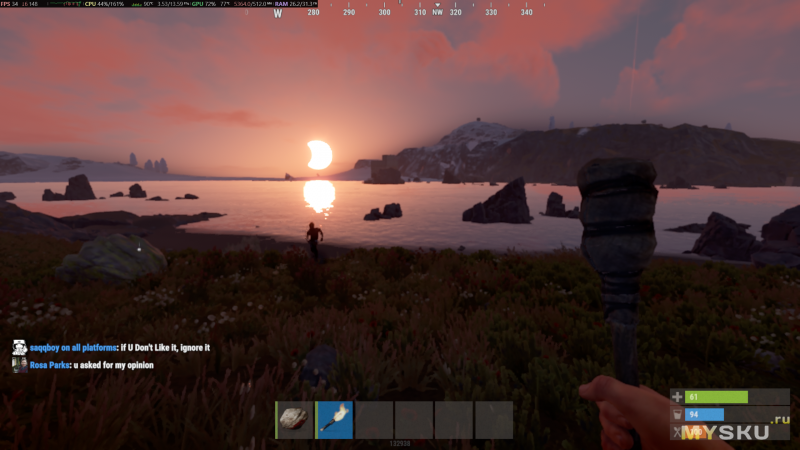Click the player name Rosa Parks in chat
The image size is (800, 450).
[x=50, y=365]
